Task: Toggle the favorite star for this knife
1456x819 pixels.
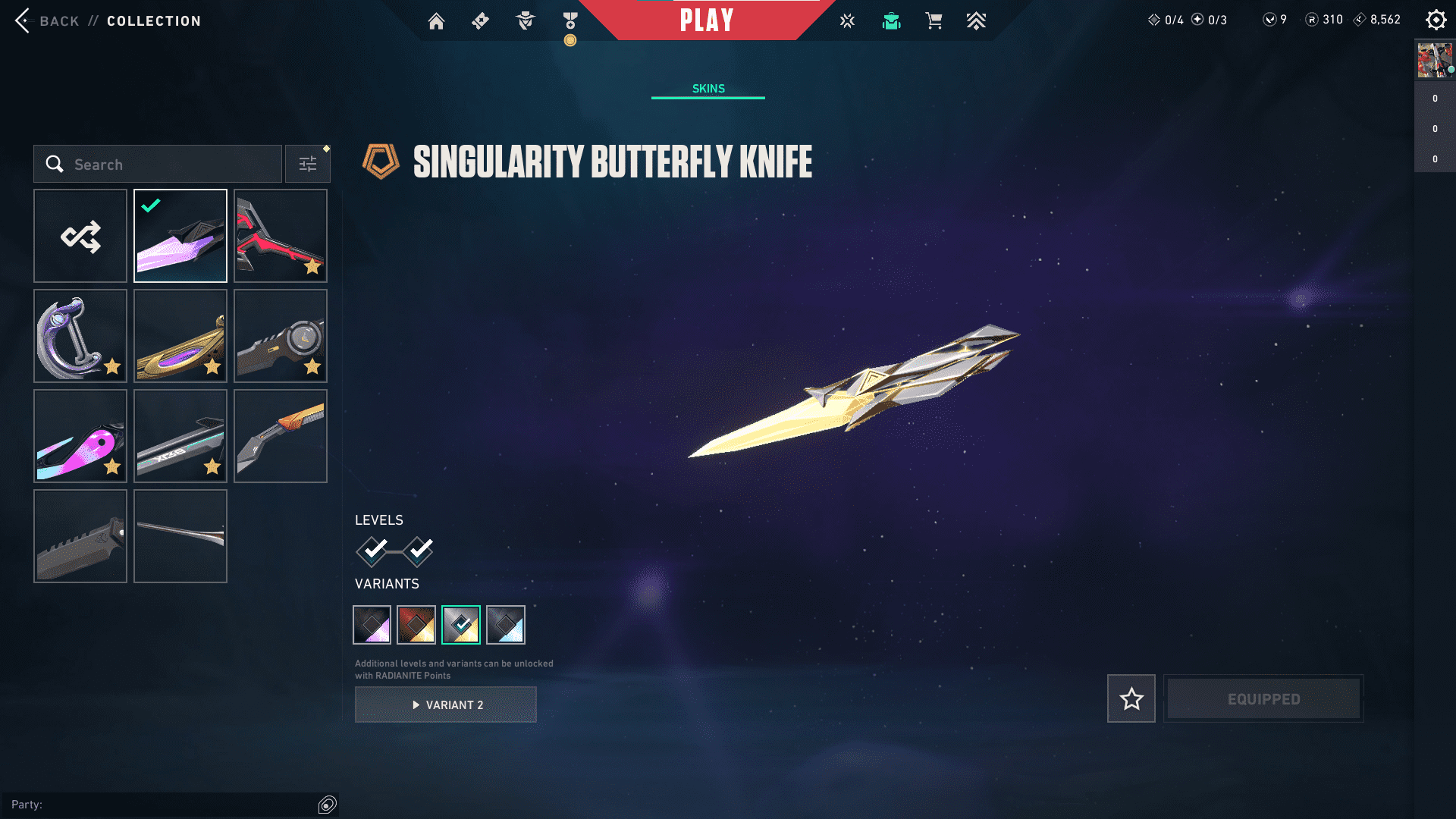Action: [1131, 698]
